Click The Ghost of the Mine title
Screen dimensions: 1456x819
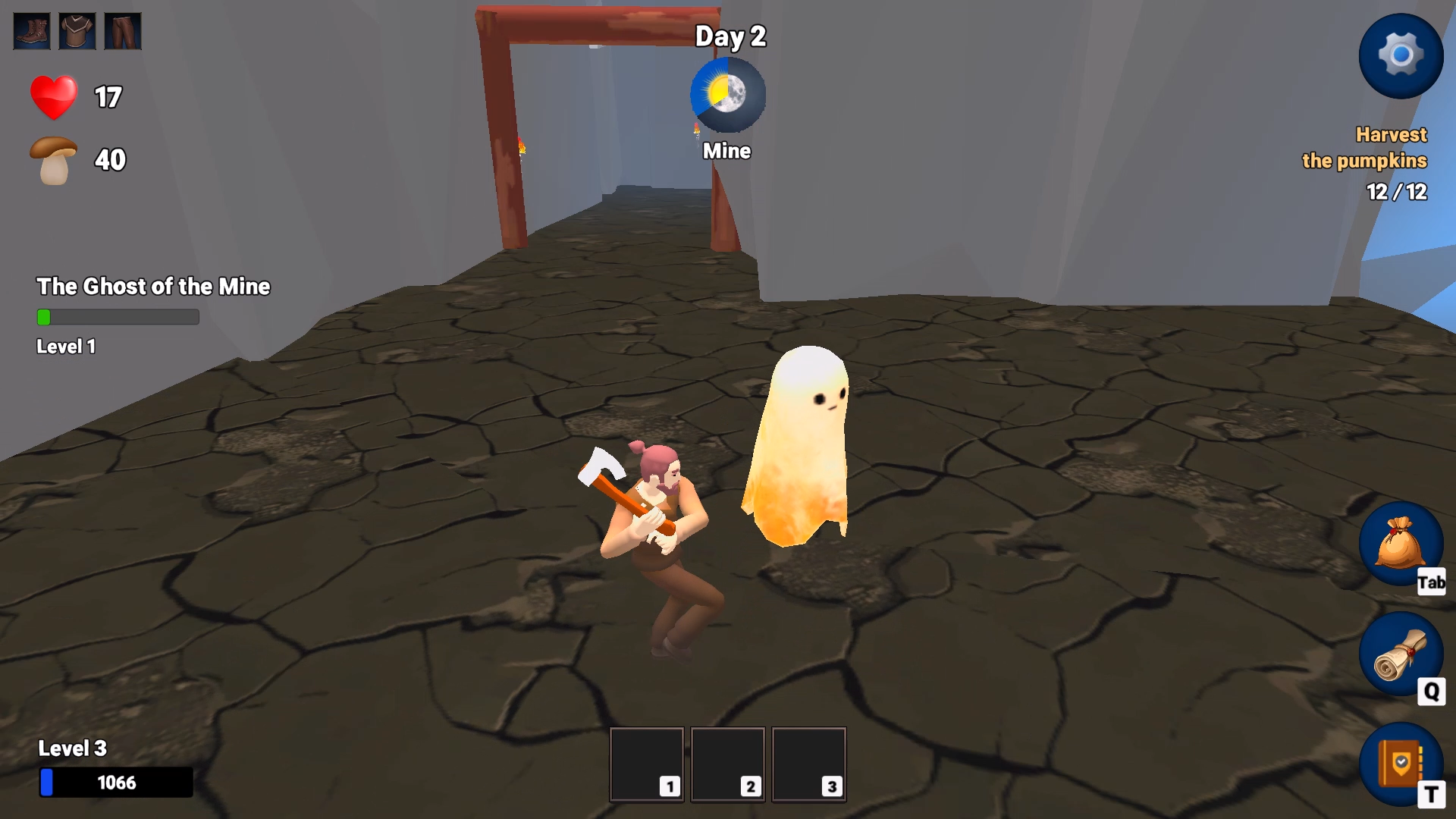coord(153,287)
